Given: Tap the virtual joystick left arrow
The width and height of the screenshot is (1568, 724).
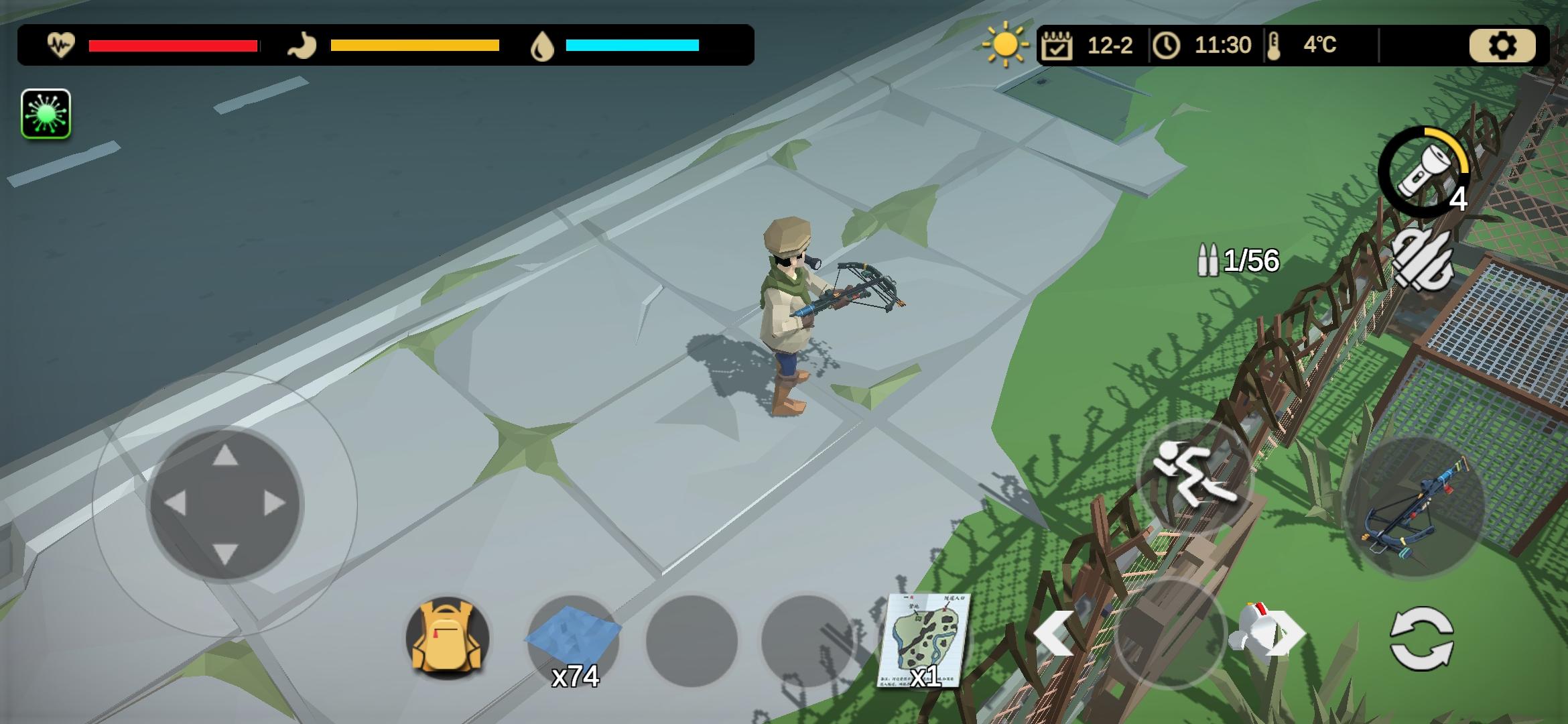Looking at the screenshot, I should coord(176,503).
